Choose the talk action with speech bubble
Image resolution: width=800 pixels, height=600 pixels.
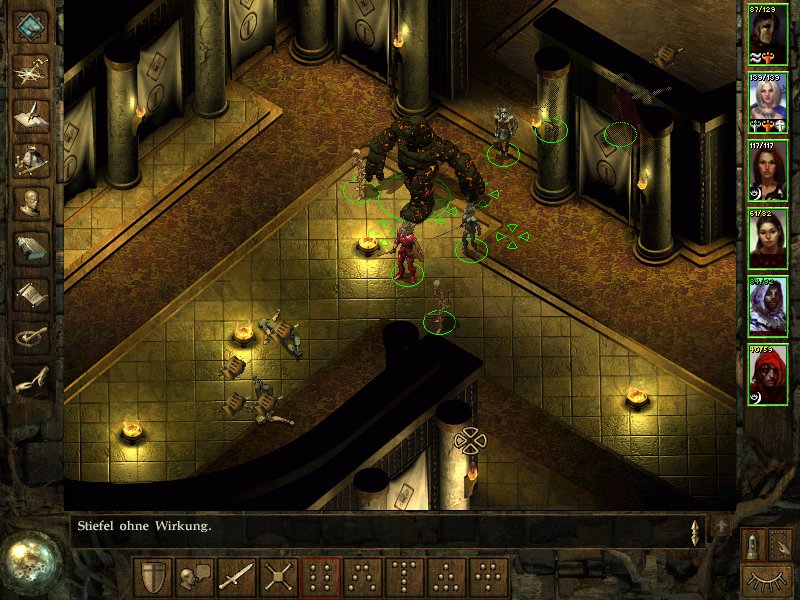pyautogui.click(x=195, y=577)
